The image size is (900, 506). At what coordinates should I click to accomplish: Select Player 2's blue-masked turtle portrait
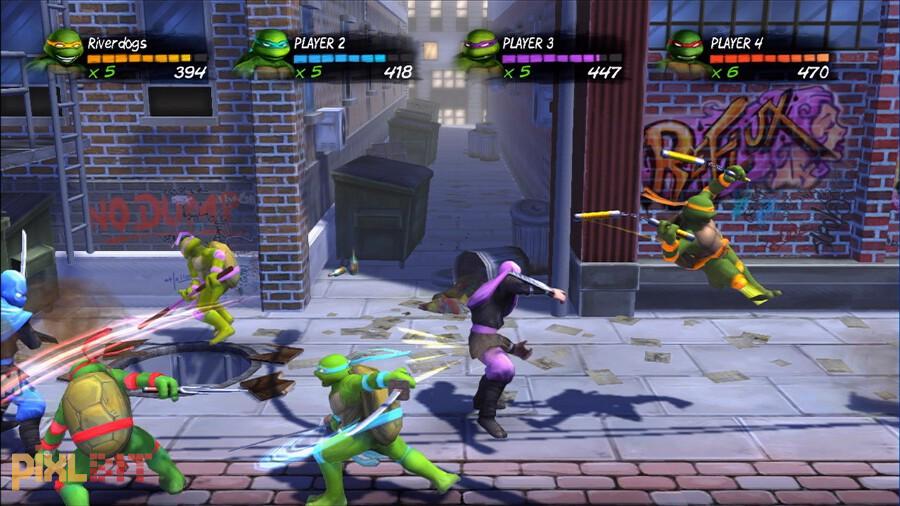coord(269,49)
